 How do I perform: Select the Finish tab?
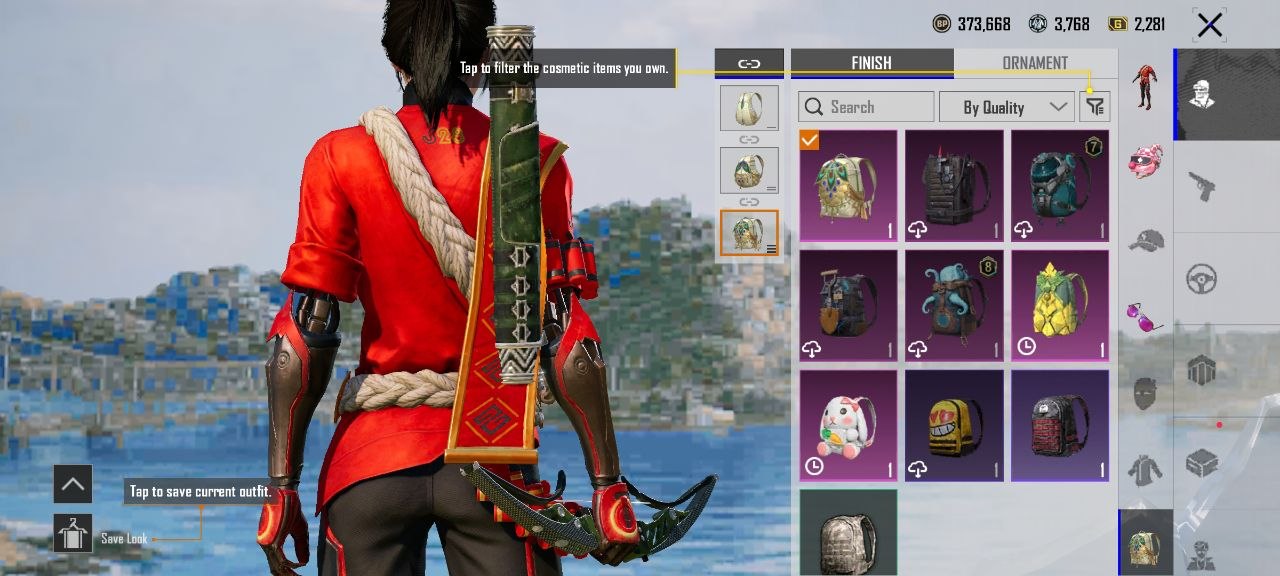[x=871, y=63]
